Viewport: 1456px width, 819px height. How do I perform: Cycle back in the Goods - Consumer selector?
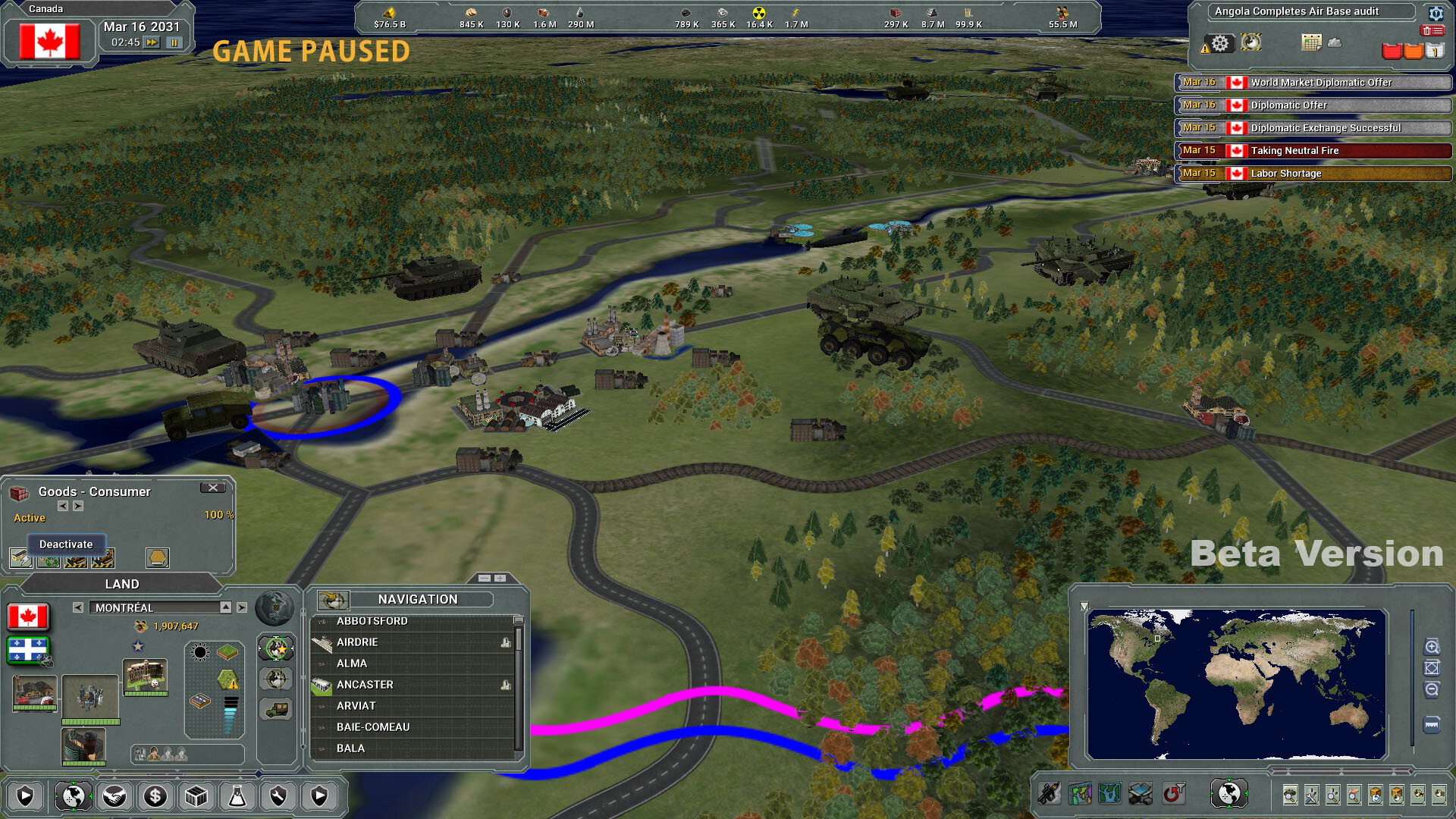tap(63, 507)
